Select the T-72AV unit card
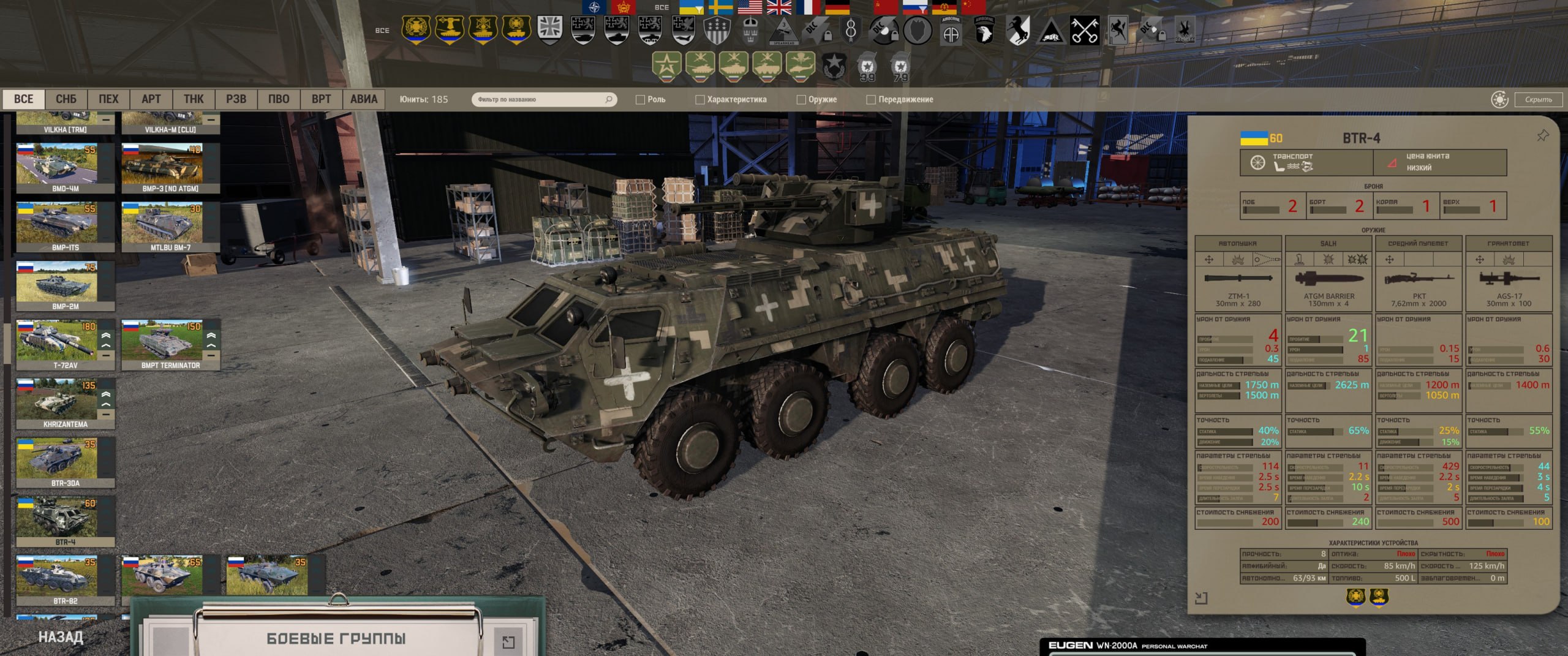This screenshot has width=1568, height=656. [65, 344]
